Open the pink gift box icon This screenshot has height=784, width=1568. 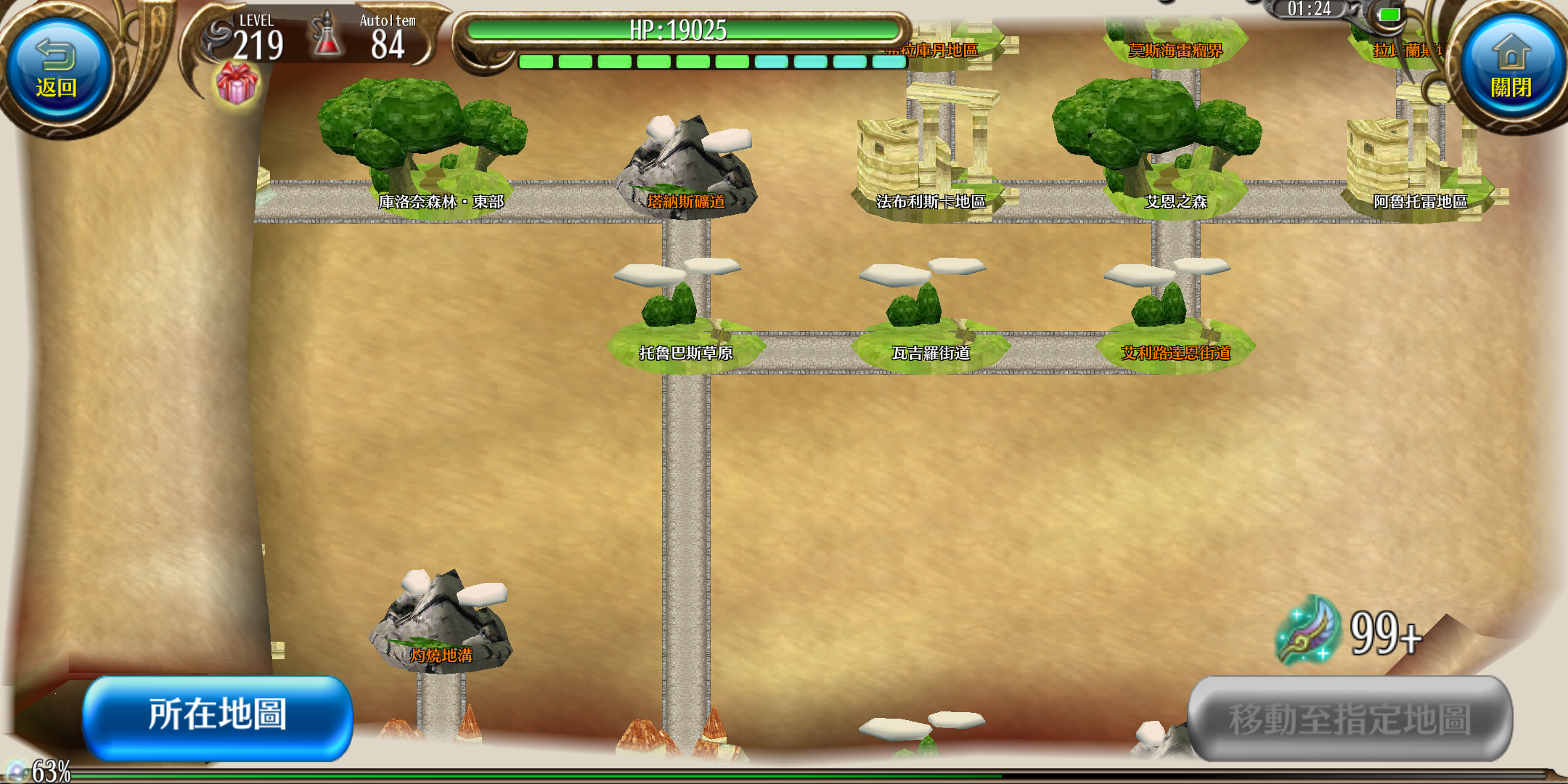(x=237, y=82)
